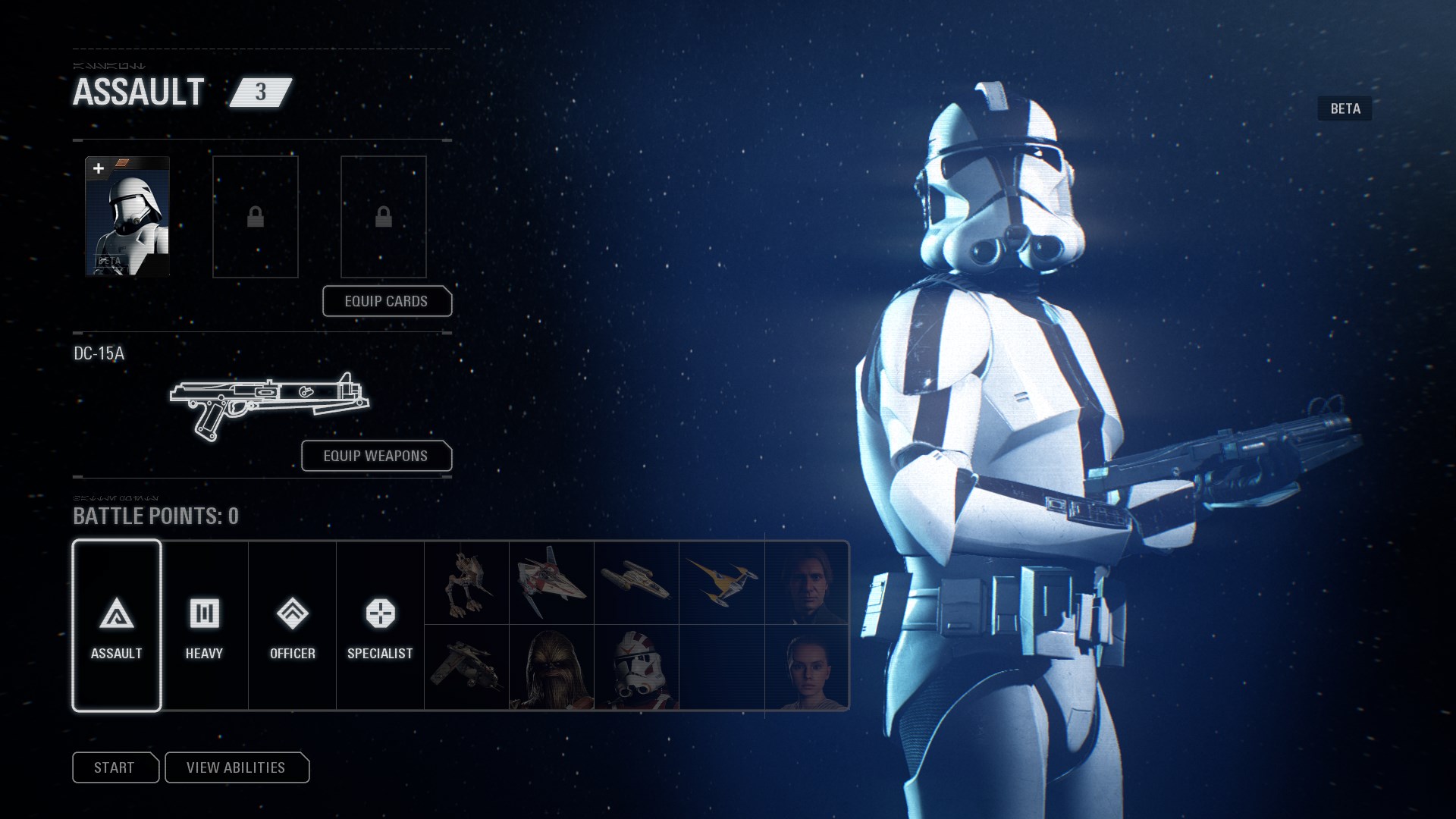Open View Abilities
Screen dimensions: 1456x819
point(237,767)
